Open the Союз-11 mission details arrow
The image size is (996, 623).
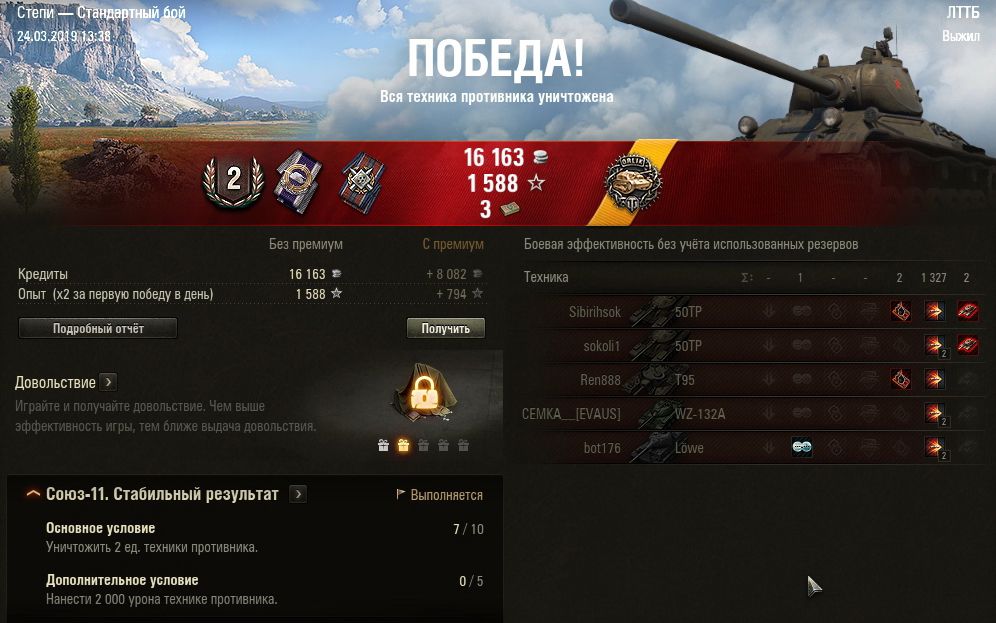point(298,494)
